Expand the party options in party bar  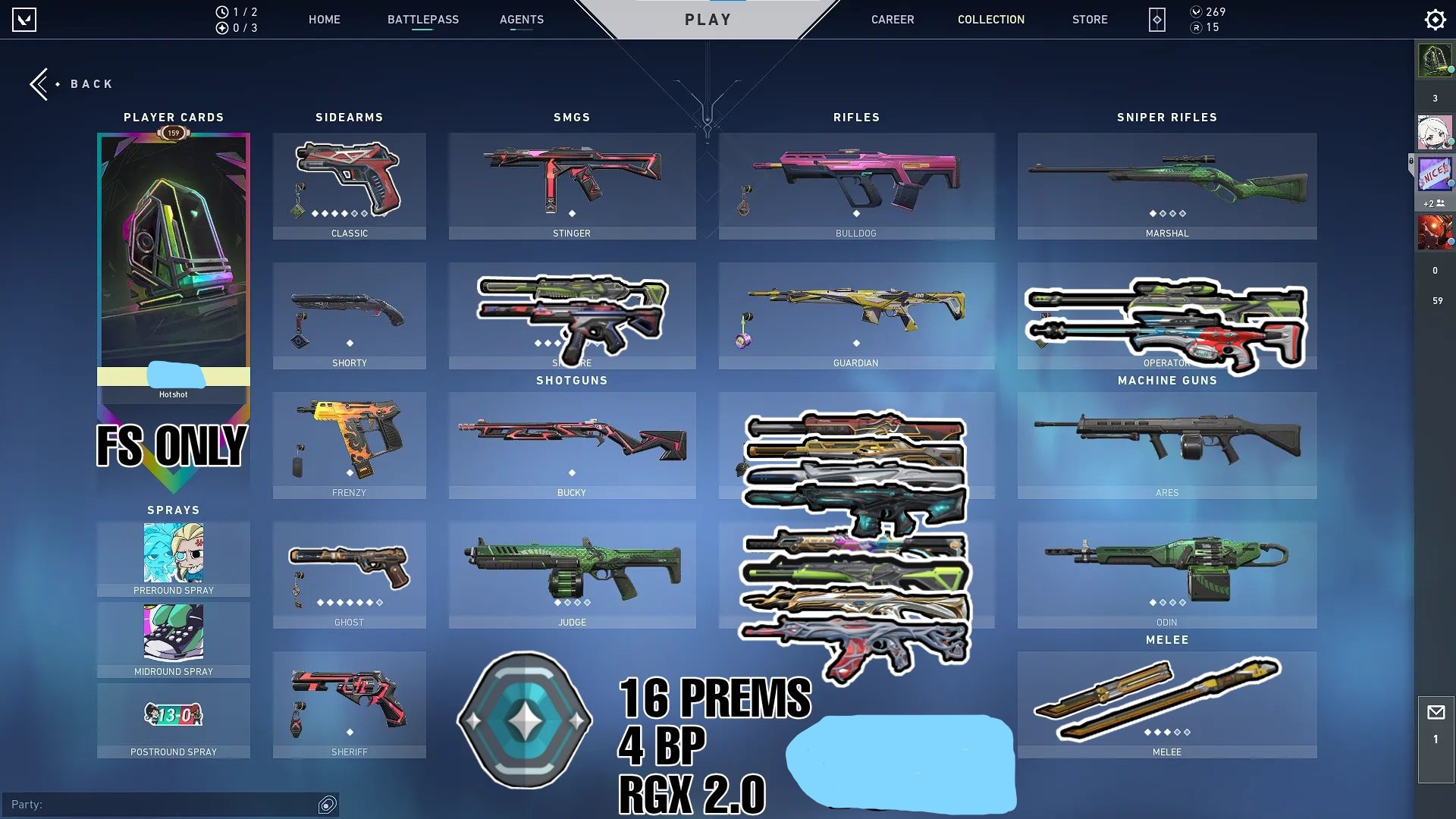(326, 805)
